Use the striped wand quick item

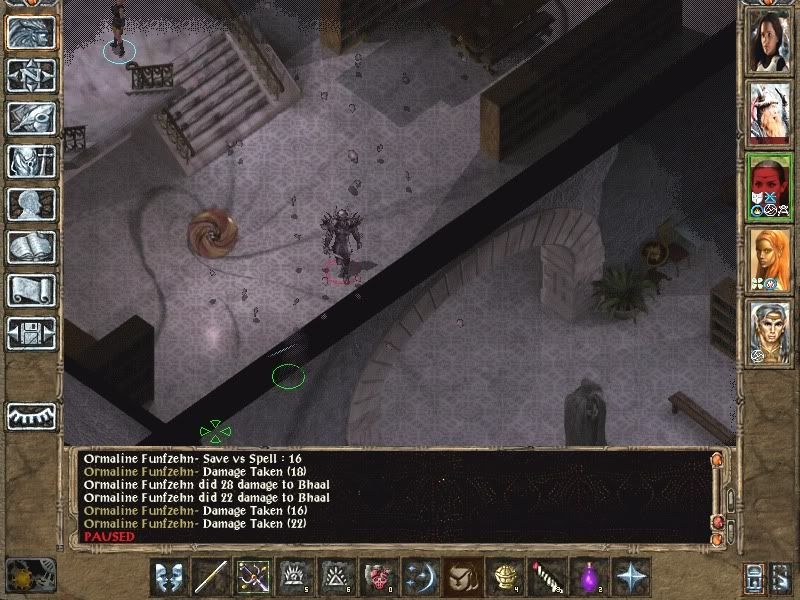[548, 577]
